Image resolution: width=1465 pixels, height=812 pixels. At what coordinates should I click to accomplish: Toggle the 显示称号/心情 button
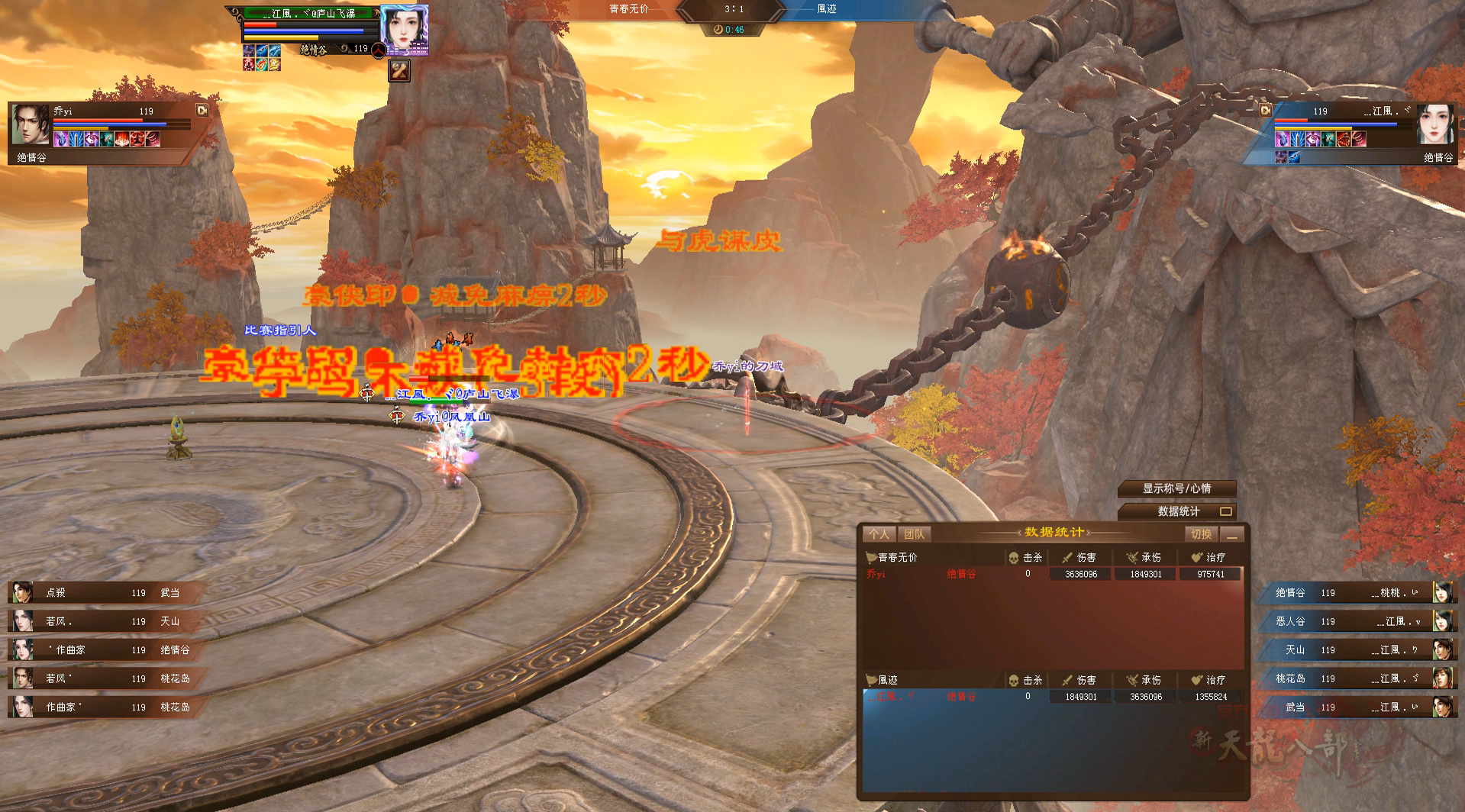click(x=1176, y=488)
